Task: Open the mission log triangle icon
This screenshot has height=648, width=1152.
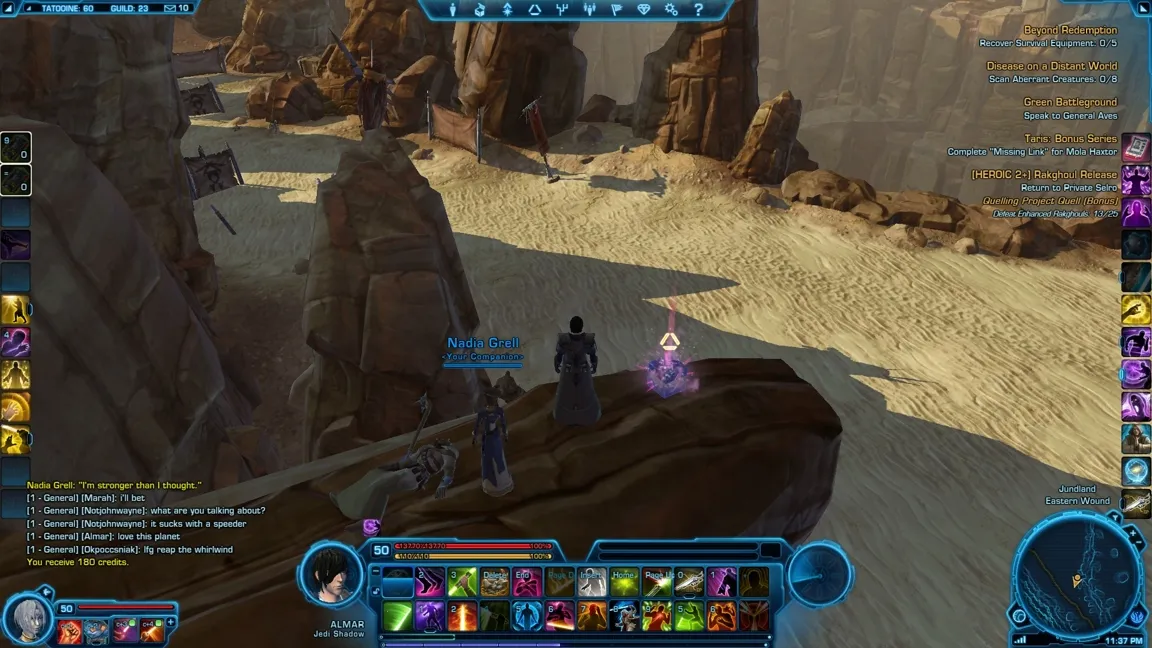Action: 535,10
